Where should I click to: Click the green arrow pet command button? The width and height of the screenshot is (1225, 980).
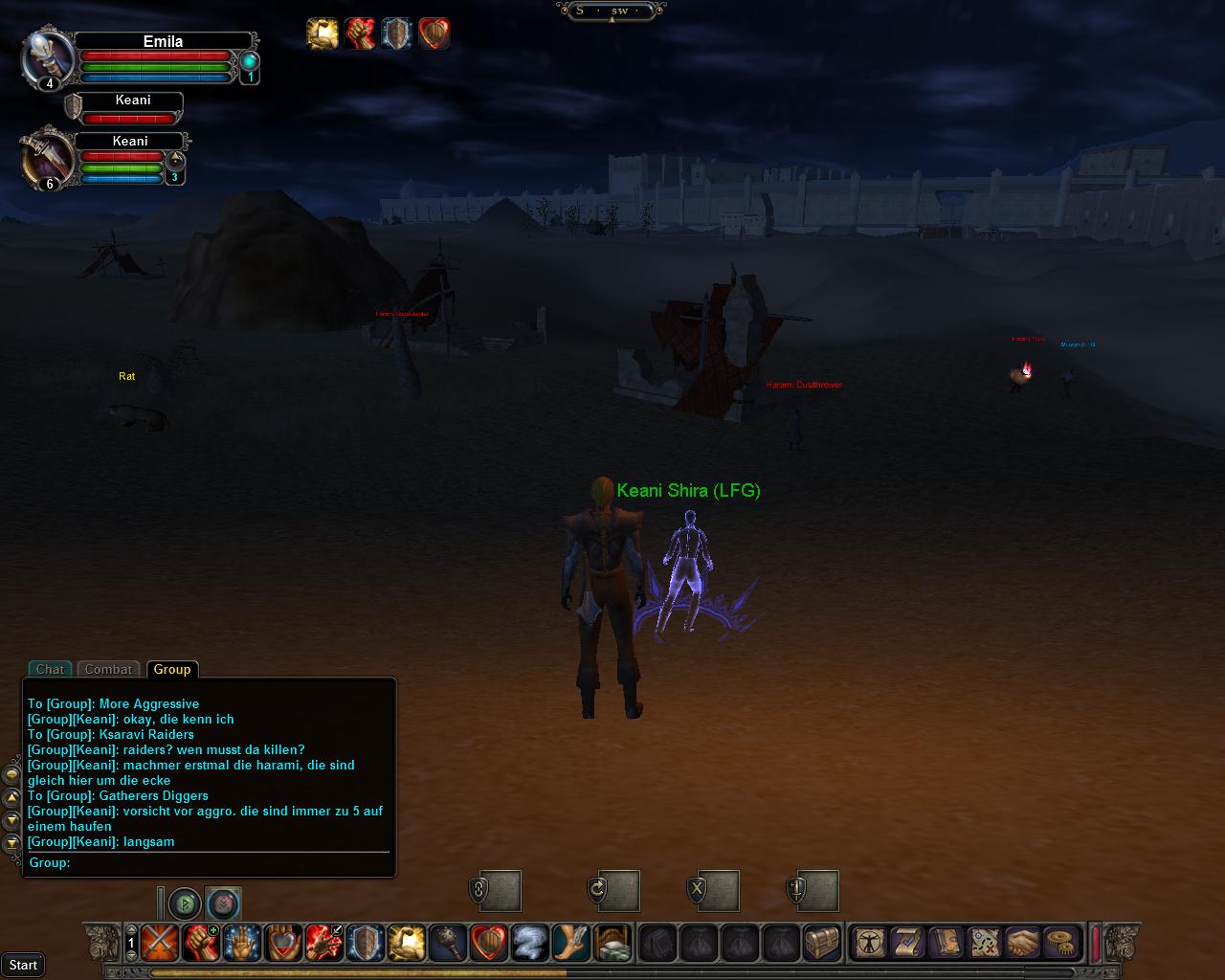pyautogui.click(x=185, y=902)
